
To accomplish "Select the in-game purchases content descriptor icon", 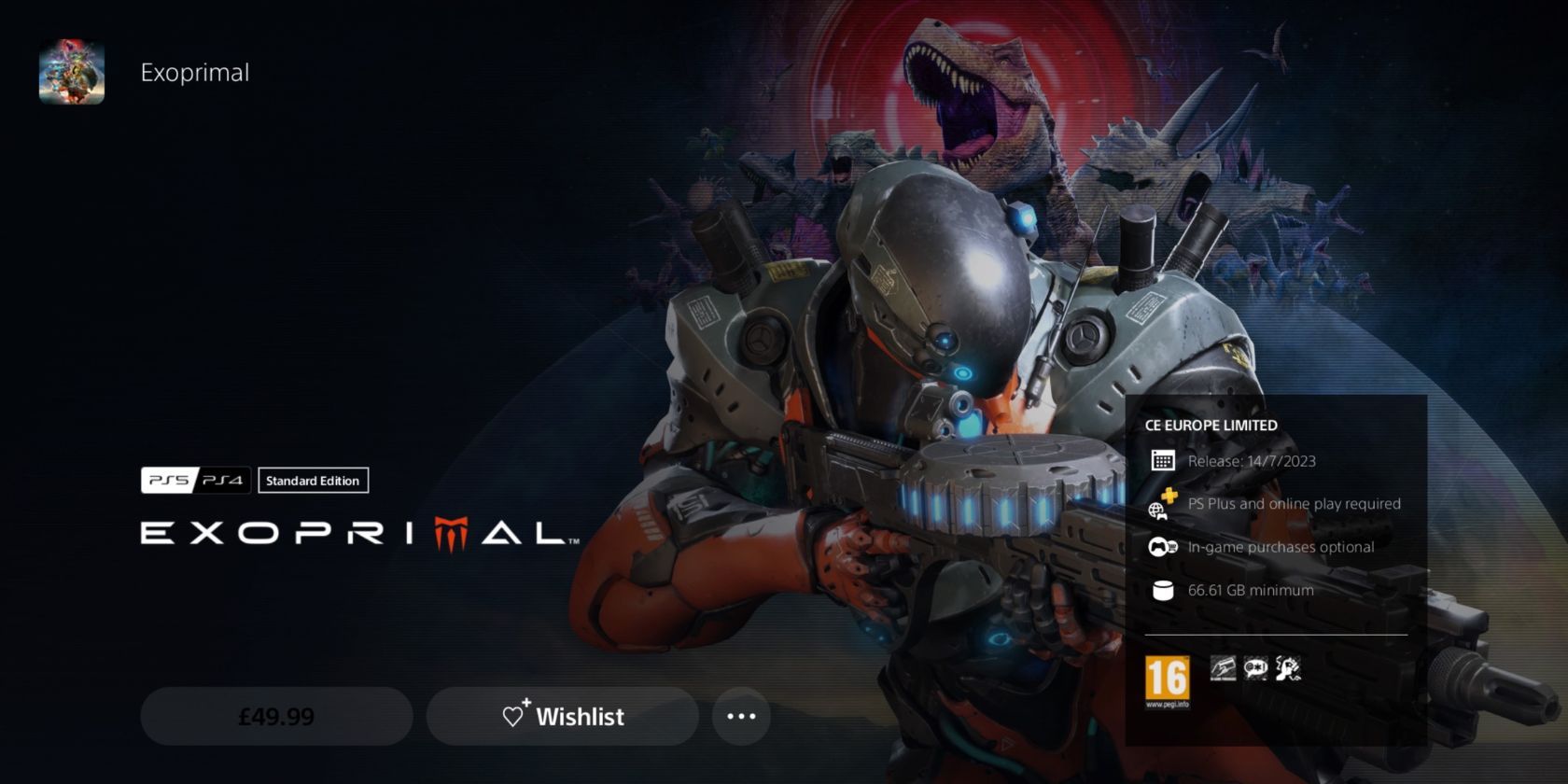I will pos(1224,668).
